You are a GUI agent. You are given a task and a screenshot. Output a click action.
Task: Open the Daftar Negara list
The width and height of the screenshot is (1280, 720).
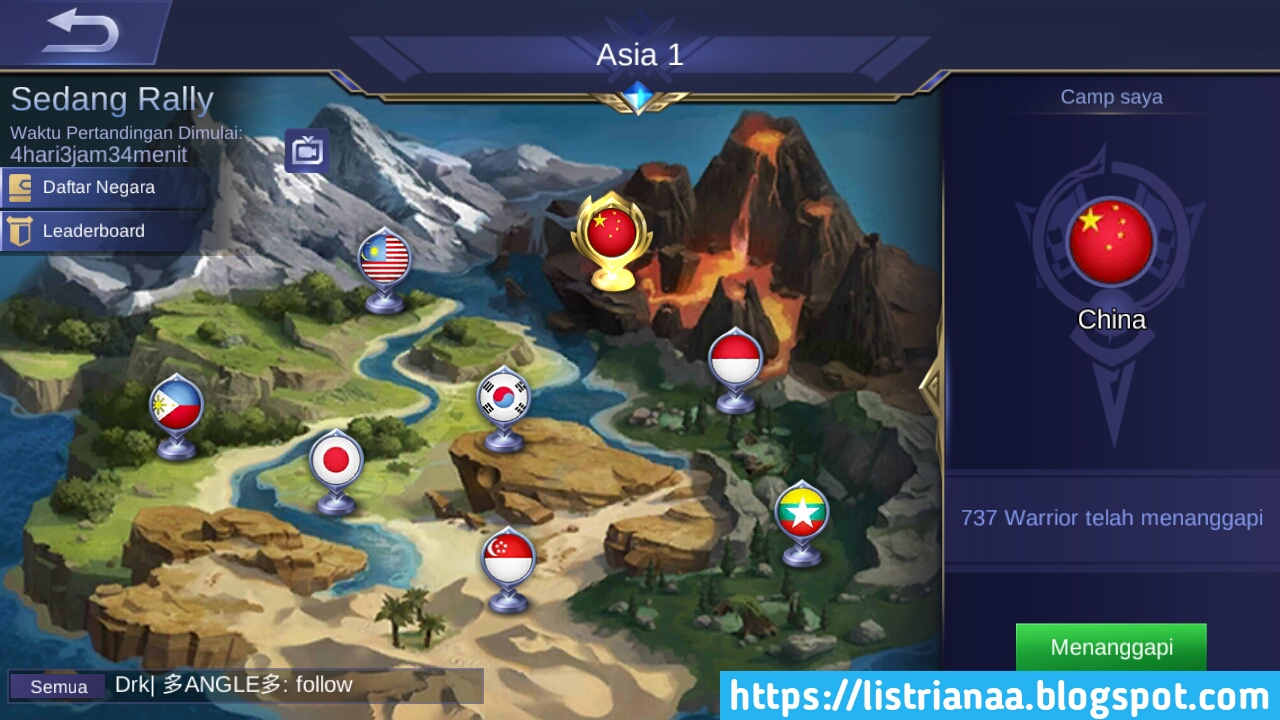[x=97, y=187]
